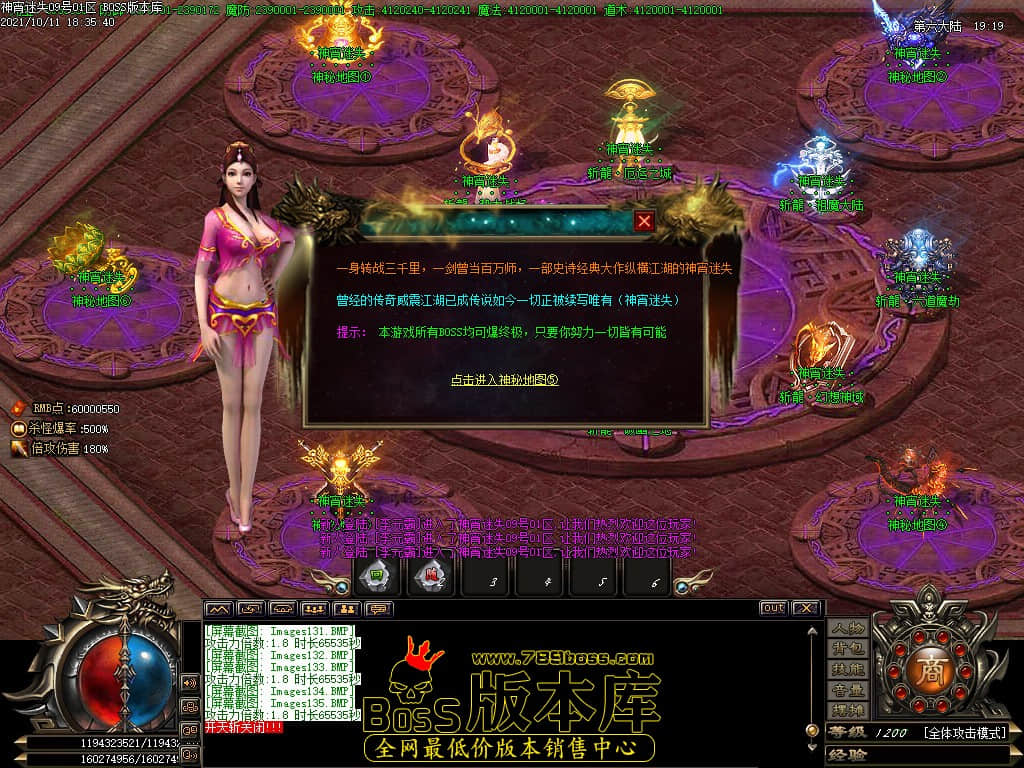This screenshot has height=768, width=1024.
Task: Click the chat panel's out button
Action: 773,608
